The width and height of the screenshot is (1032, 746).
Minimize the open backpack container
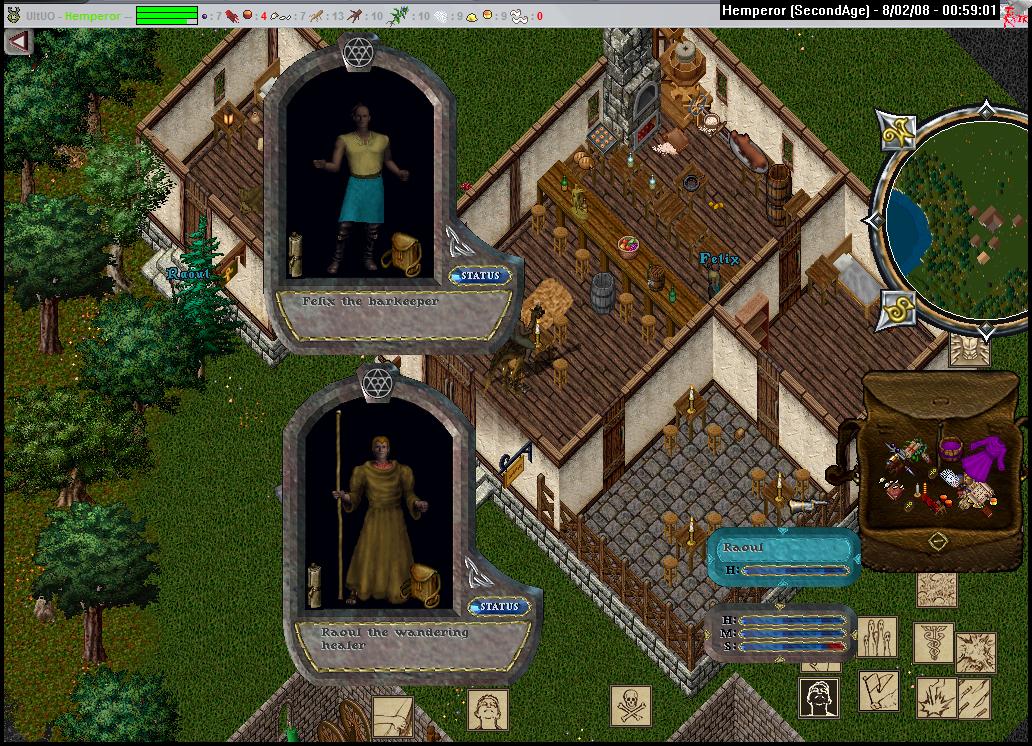tap(937, 541)
